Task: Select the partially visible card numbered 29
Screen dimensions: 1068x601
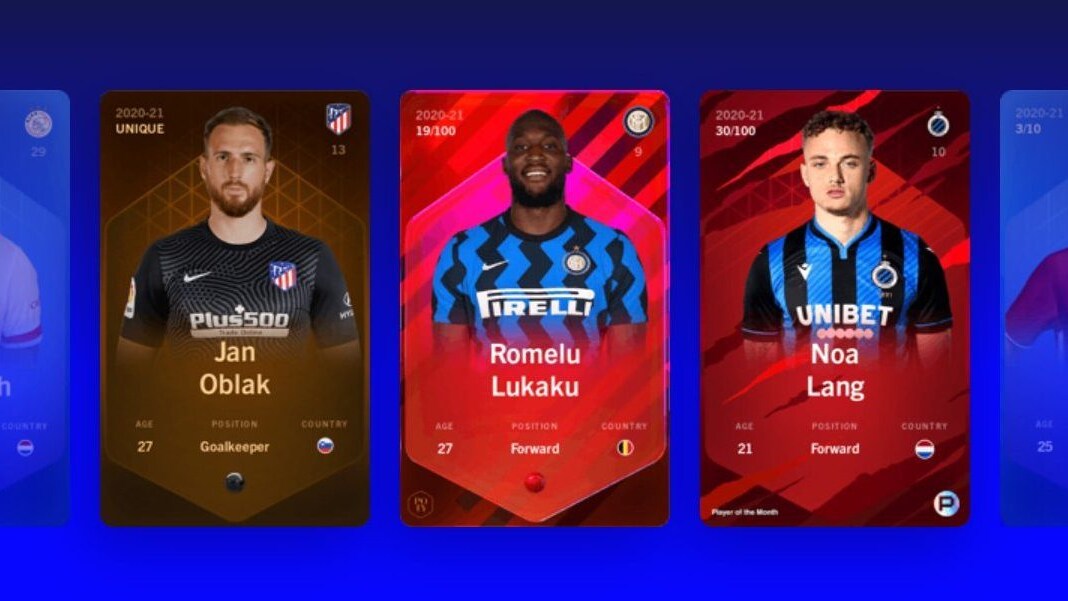Action: point(35,308)
